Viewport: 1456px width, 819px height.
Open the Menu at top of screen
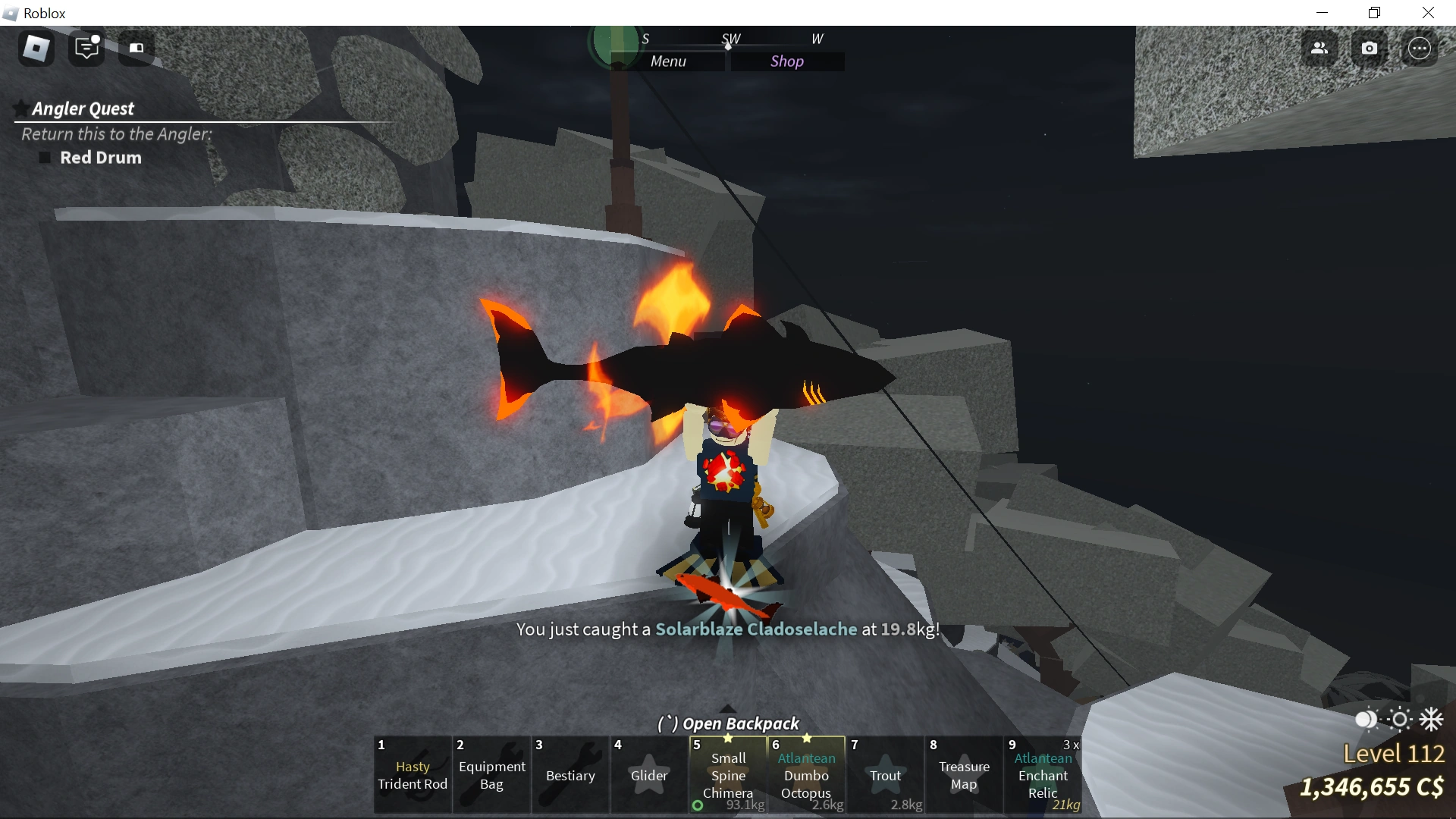(x=669, y=61)
